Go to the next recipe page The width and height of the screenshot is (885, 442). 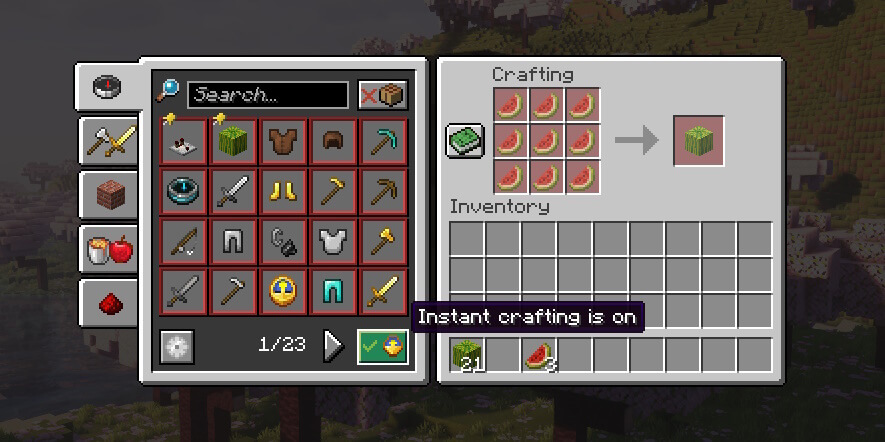click(x=333, y=346)
